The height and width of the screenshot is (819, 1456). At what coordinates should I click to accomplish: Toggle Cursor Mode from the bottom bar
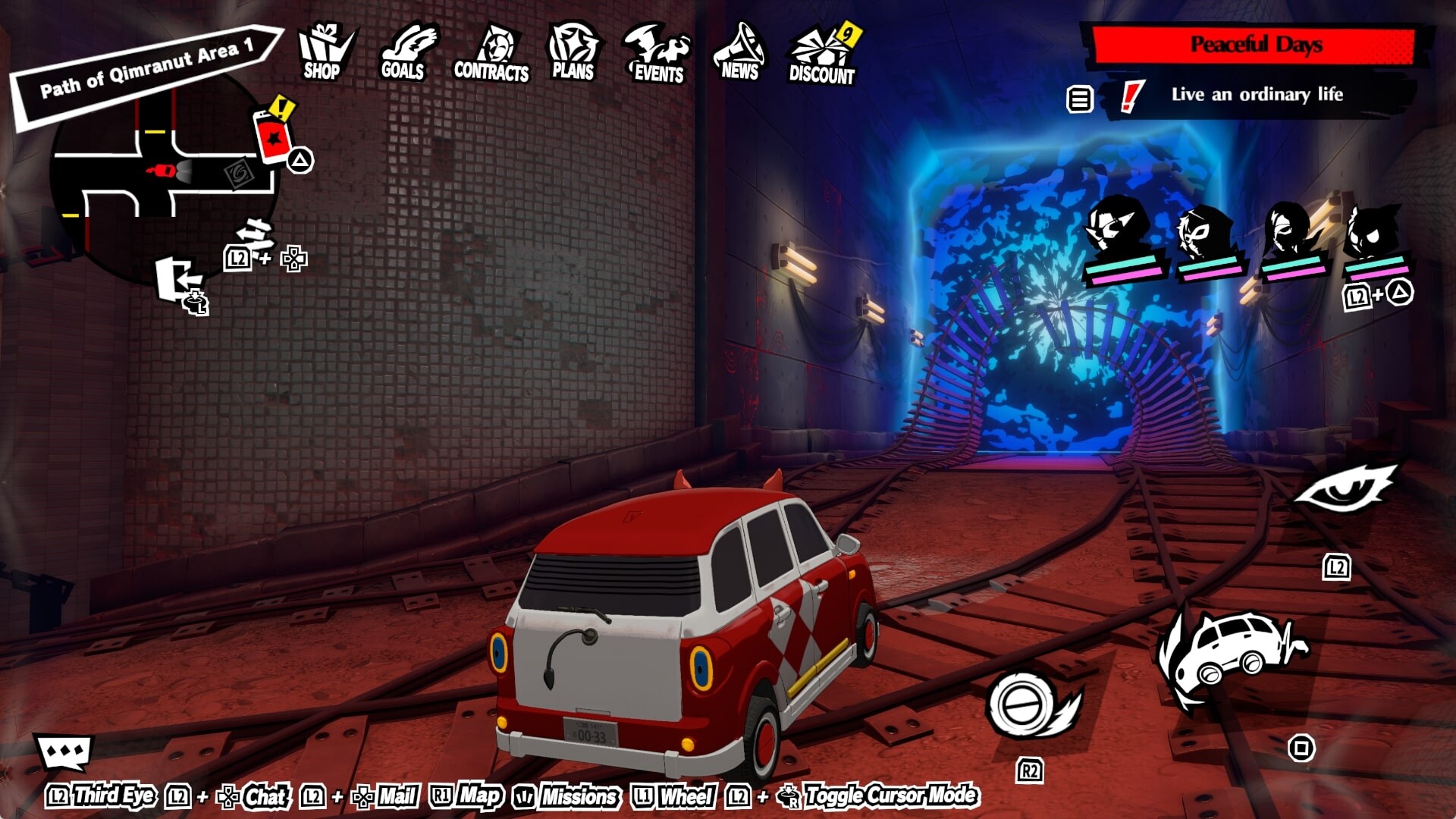pos(890,797)
